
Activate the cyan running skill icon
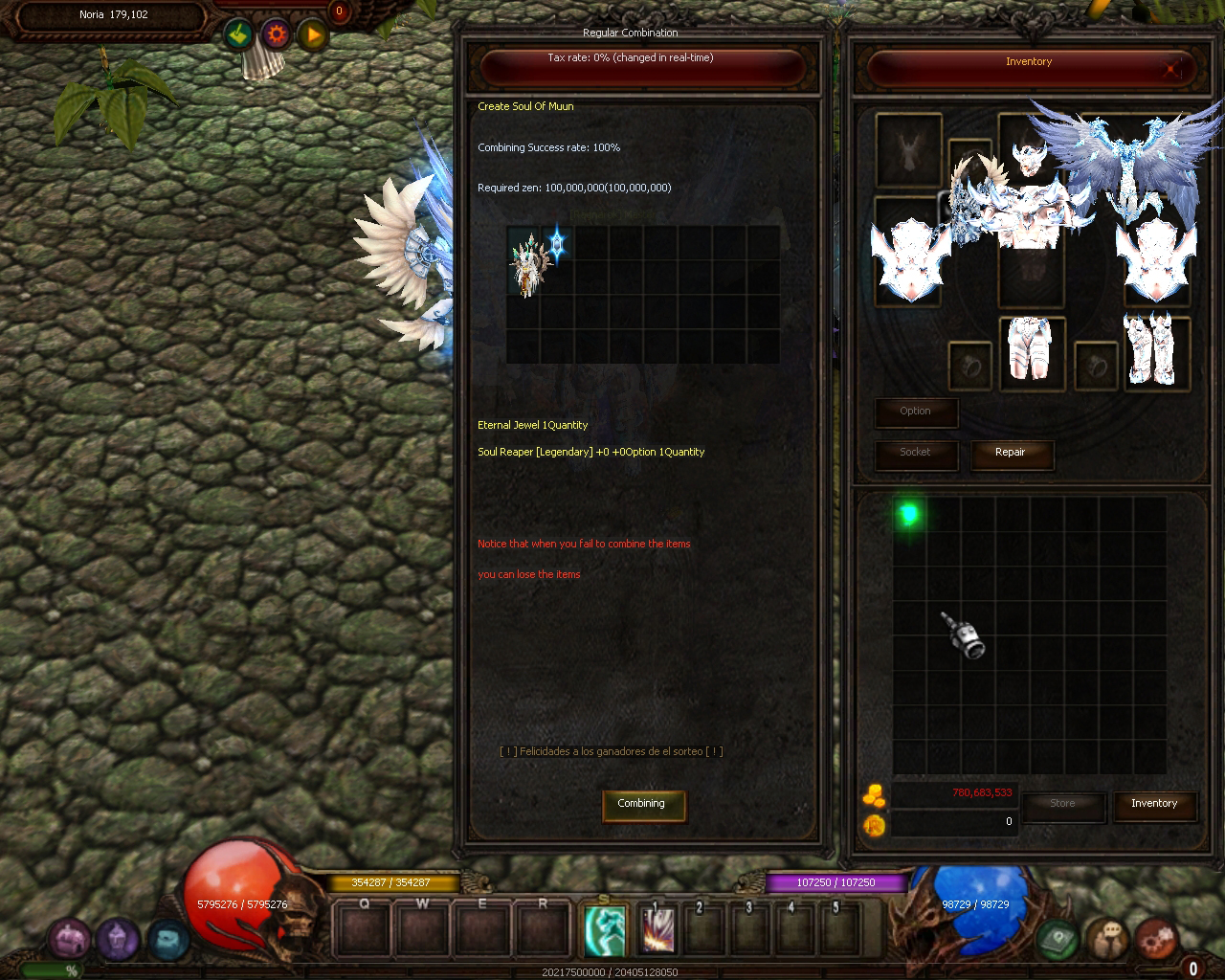click(606, 930)
